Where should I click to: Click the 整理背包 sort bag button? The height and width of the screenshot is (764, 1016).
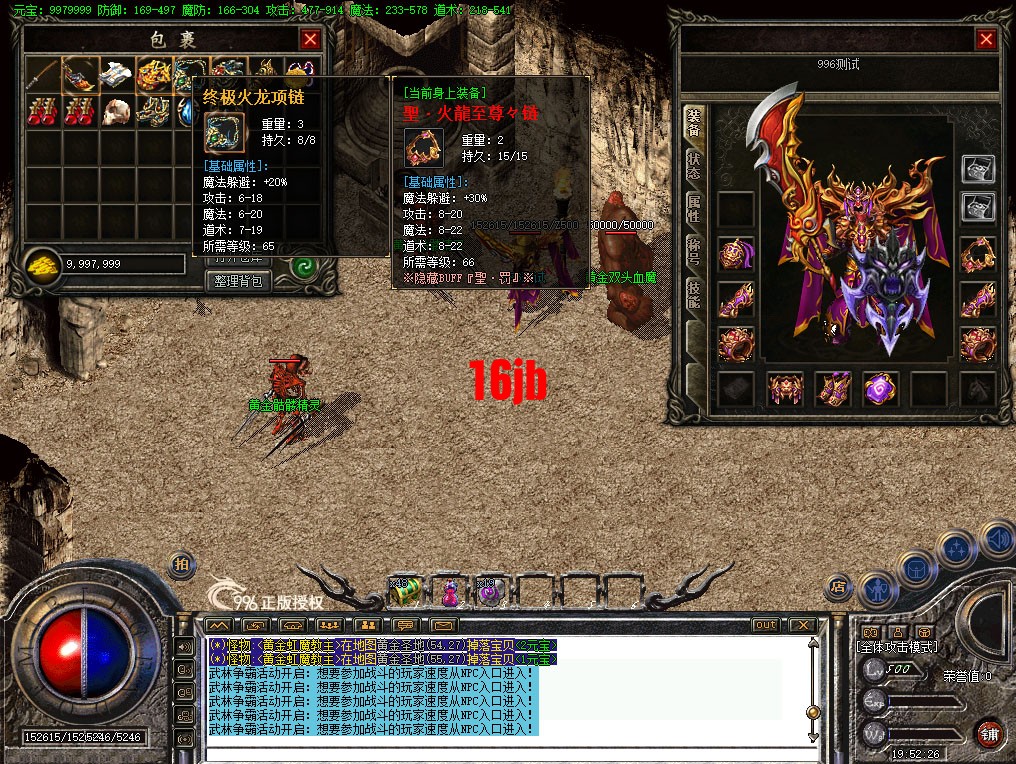[x=241, y=281]
